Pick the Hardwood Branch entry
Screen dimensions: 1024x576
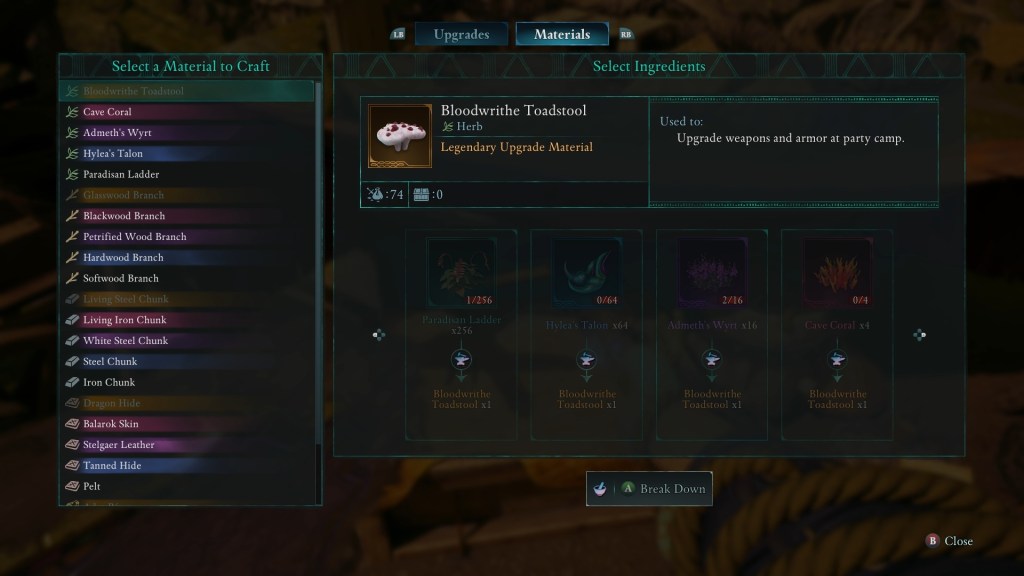[x=123, y=258]
